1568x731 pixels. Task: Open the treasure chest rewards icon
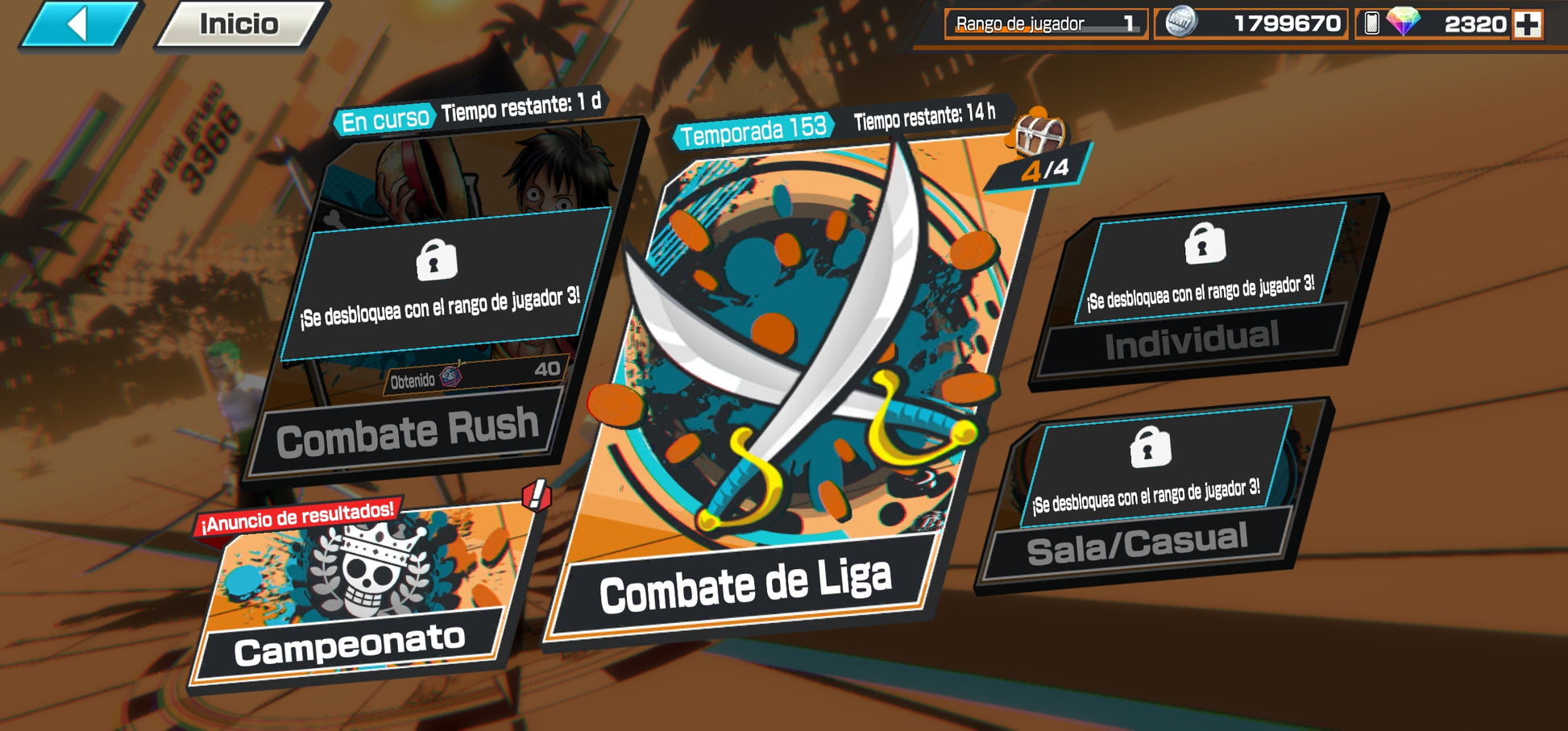[1039, 134]
